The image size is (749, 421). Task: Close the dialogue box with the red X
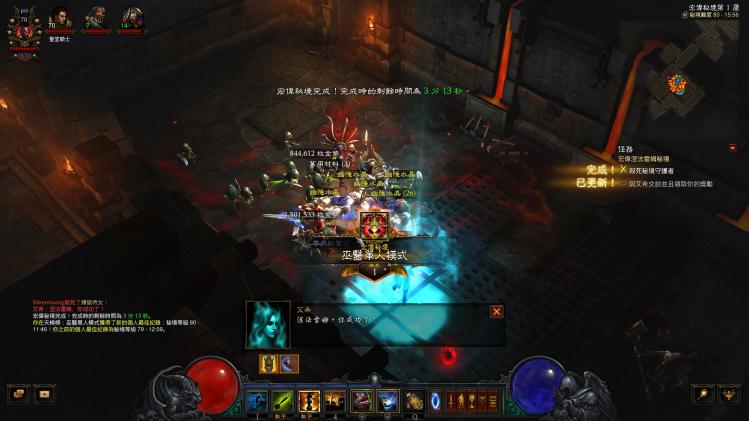496,311
